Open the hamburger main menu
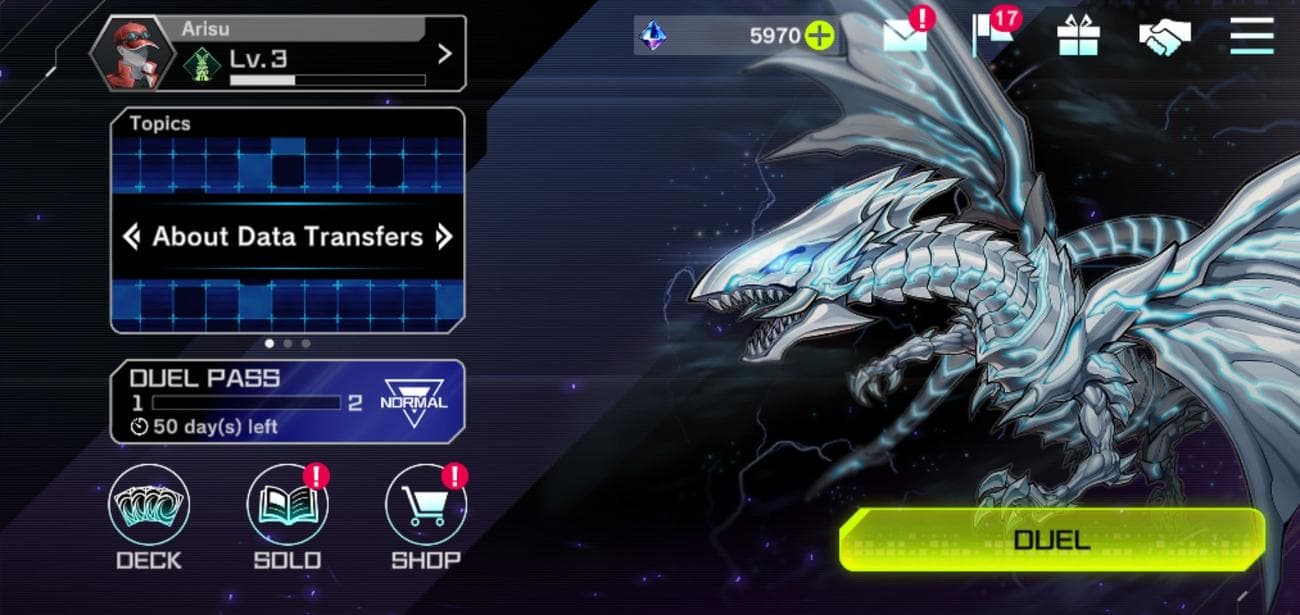 (x=1251, y=37)
